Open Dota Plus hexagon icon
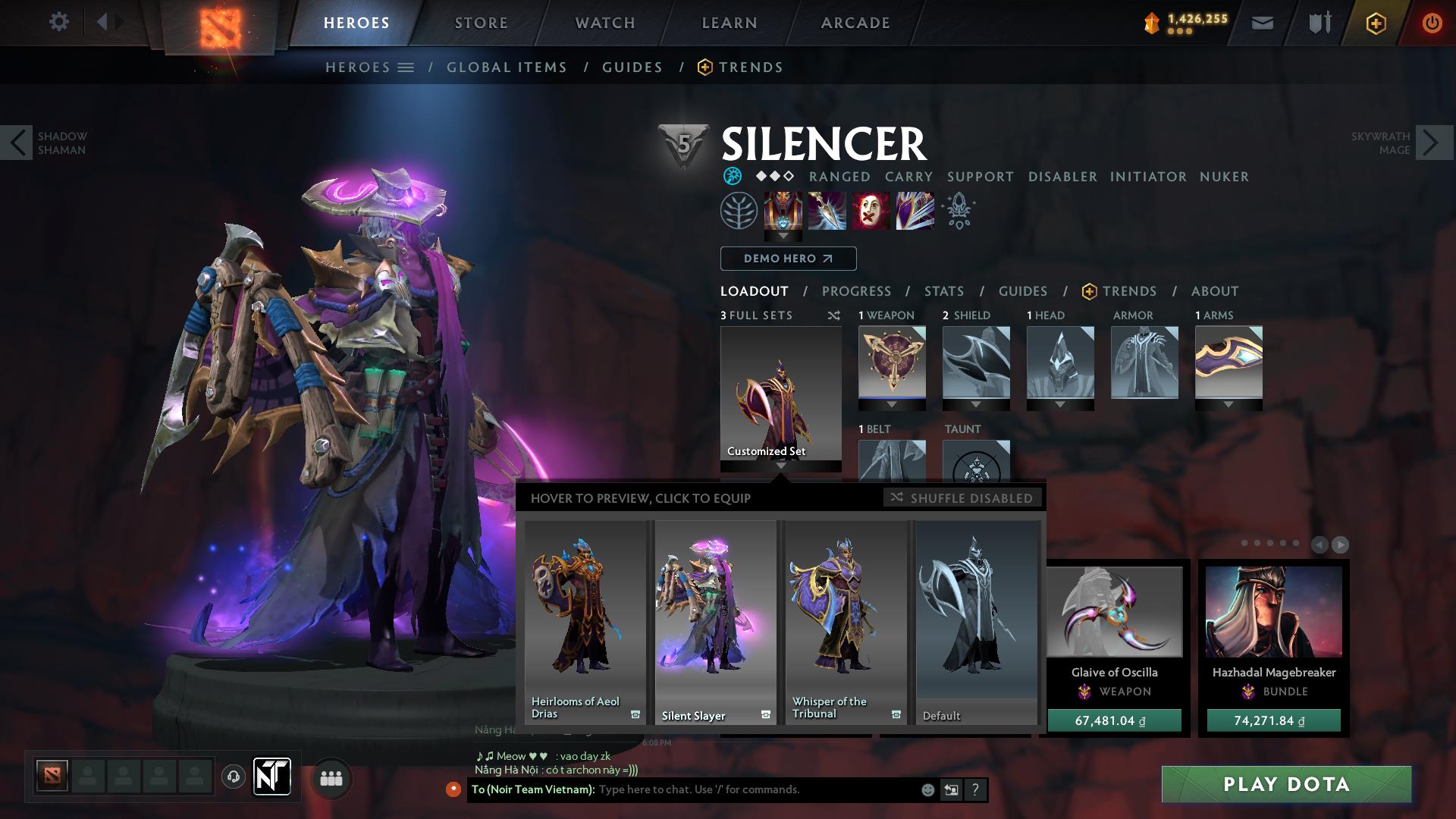Screen dimensions: 1456x819 point(1376,23)
